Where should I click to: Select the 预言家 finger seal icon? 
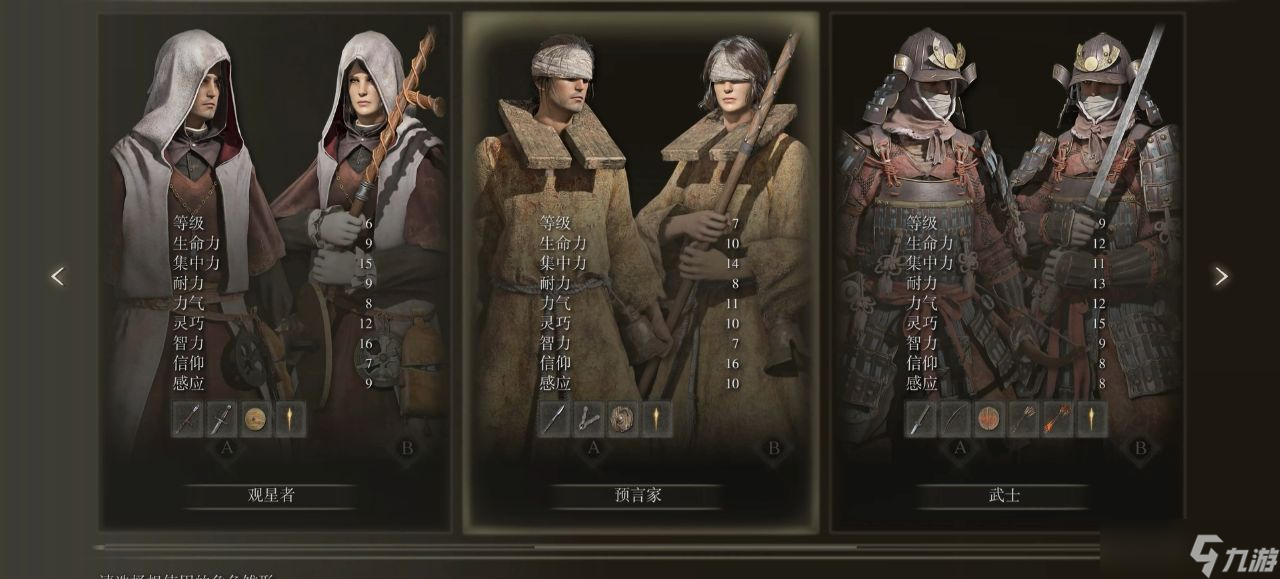click(589, 420)
